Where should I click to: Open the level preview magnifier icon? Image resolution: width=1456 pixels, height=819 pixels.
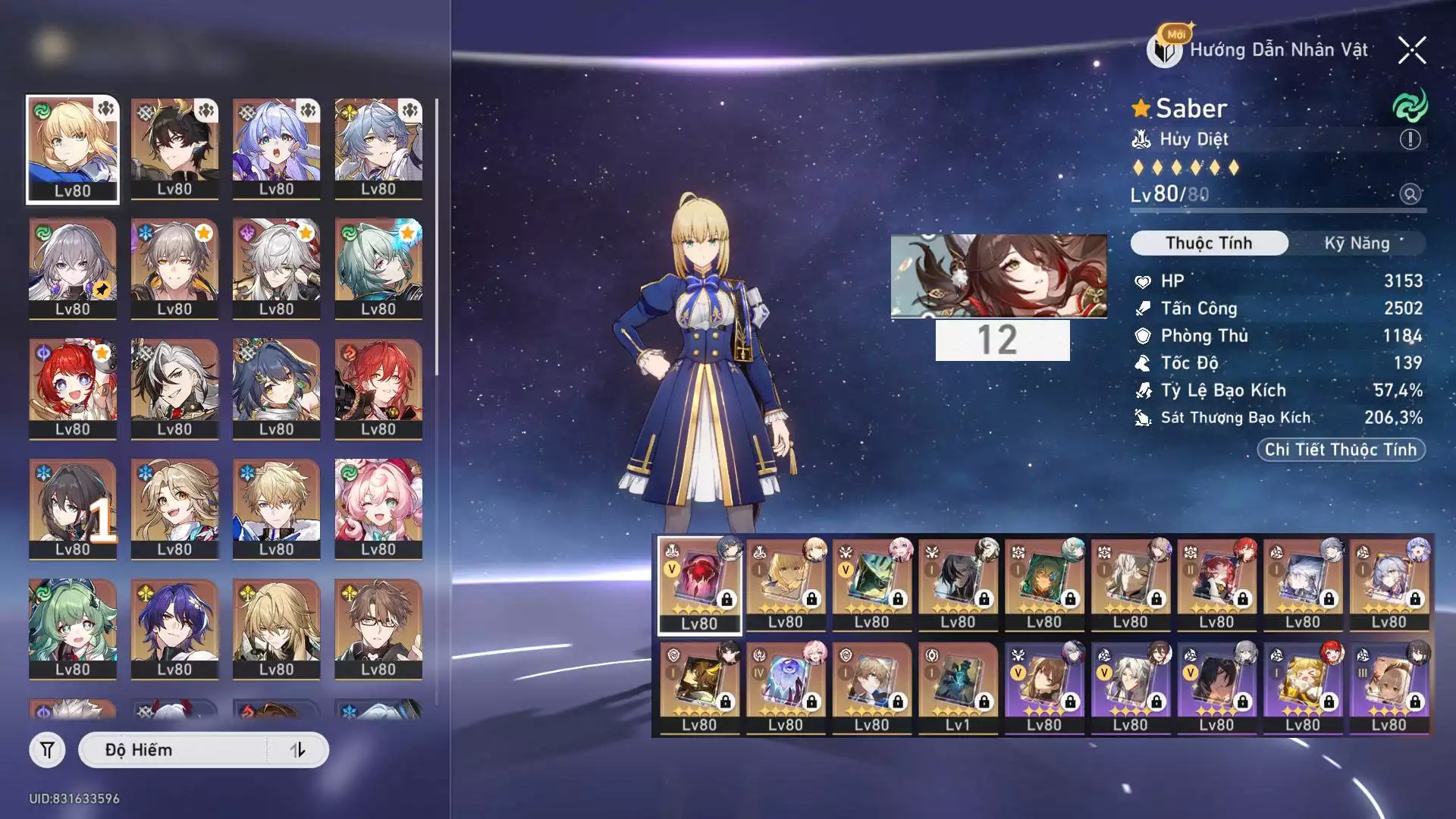click(1410, 195)
